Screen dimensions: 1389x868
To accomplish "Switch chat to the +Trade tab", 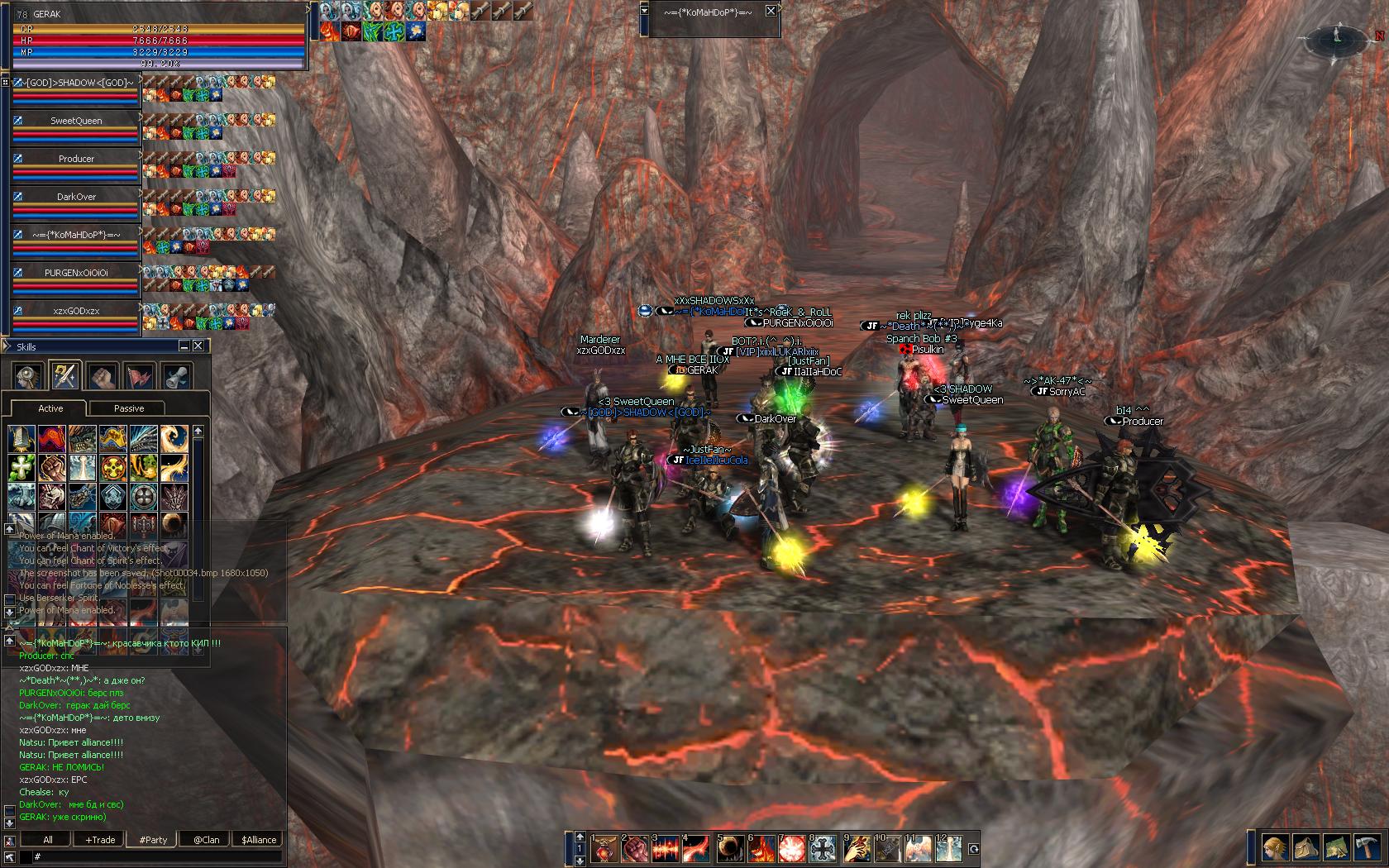I will (x=100, y=840).
